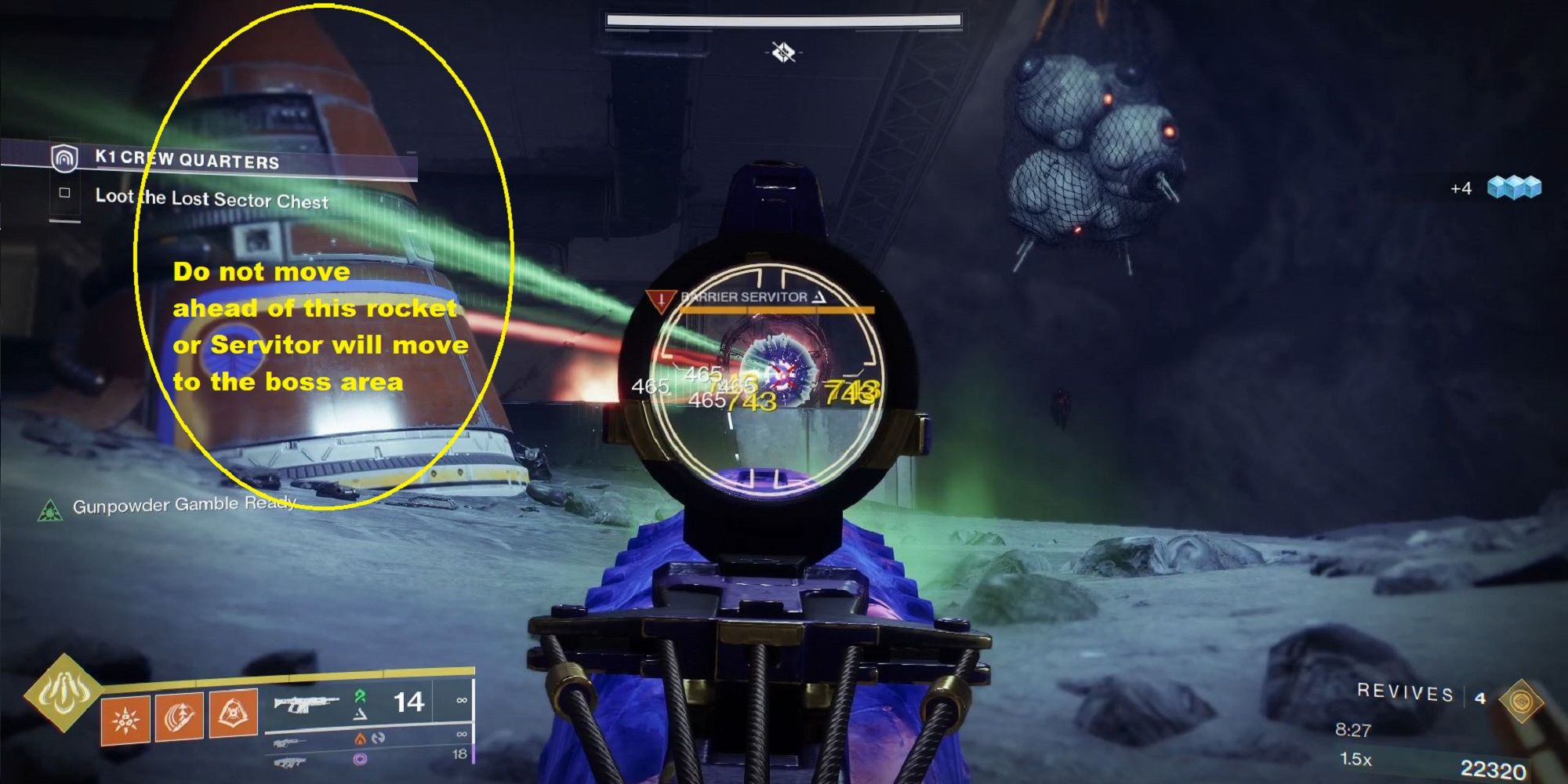This screenshot has height=784, width=1568.
Task: Click the class ability icon beside the grenade
Action: 233,714
